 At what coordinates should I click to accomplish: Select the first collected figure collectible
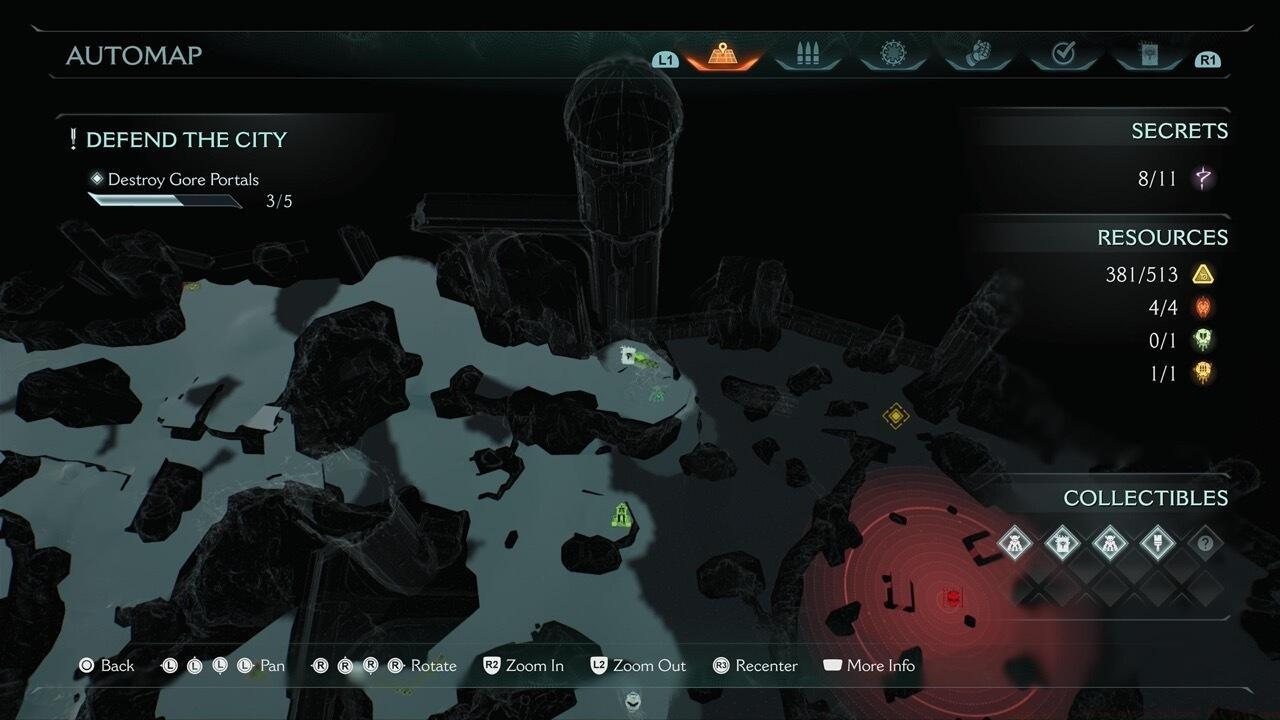pyautogui.click(x=1015, y=543)
